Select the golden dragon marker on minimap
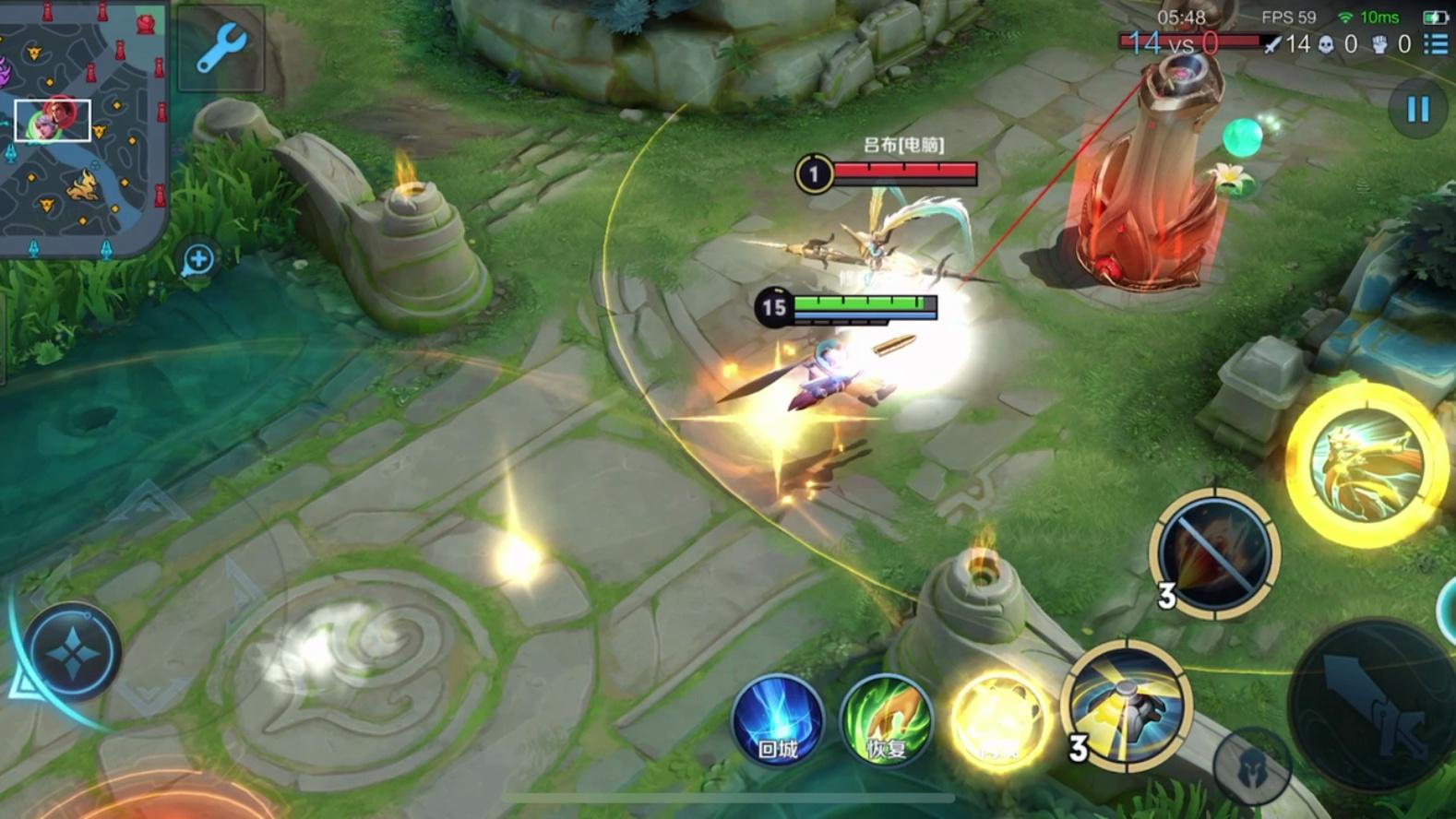Viewport: 1456px width, 819px height. click(x=82, y=185)
